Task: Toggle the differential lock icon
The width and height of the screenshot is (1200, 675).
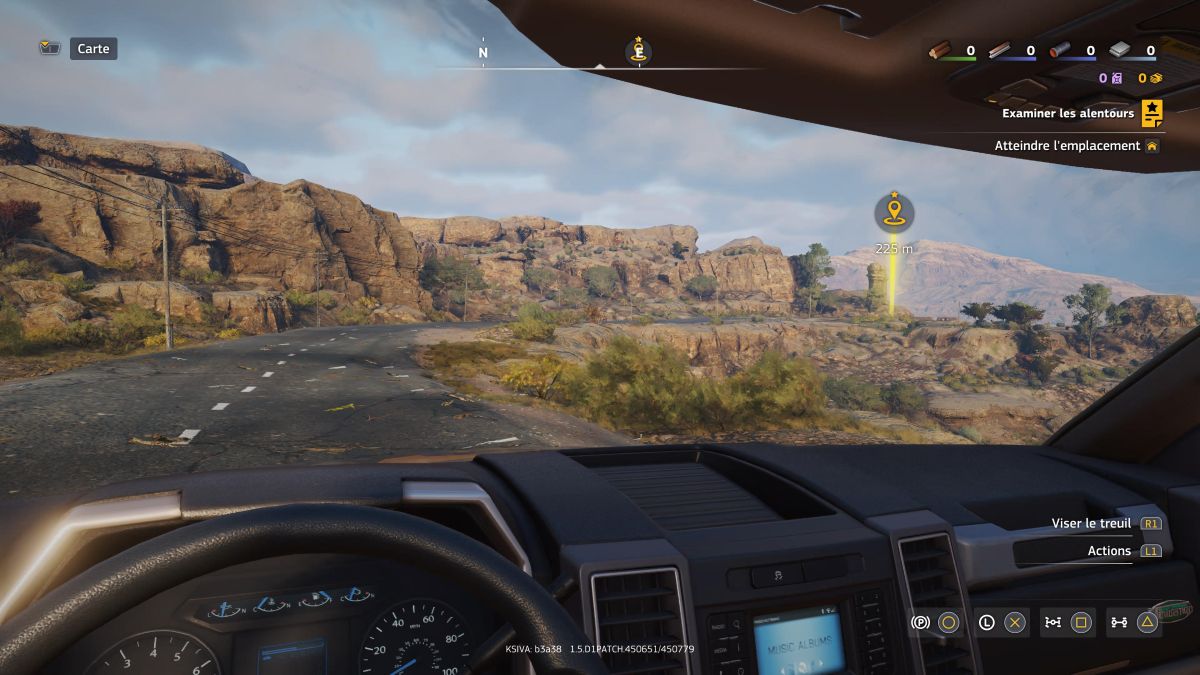Action: tap(1053, 622)
